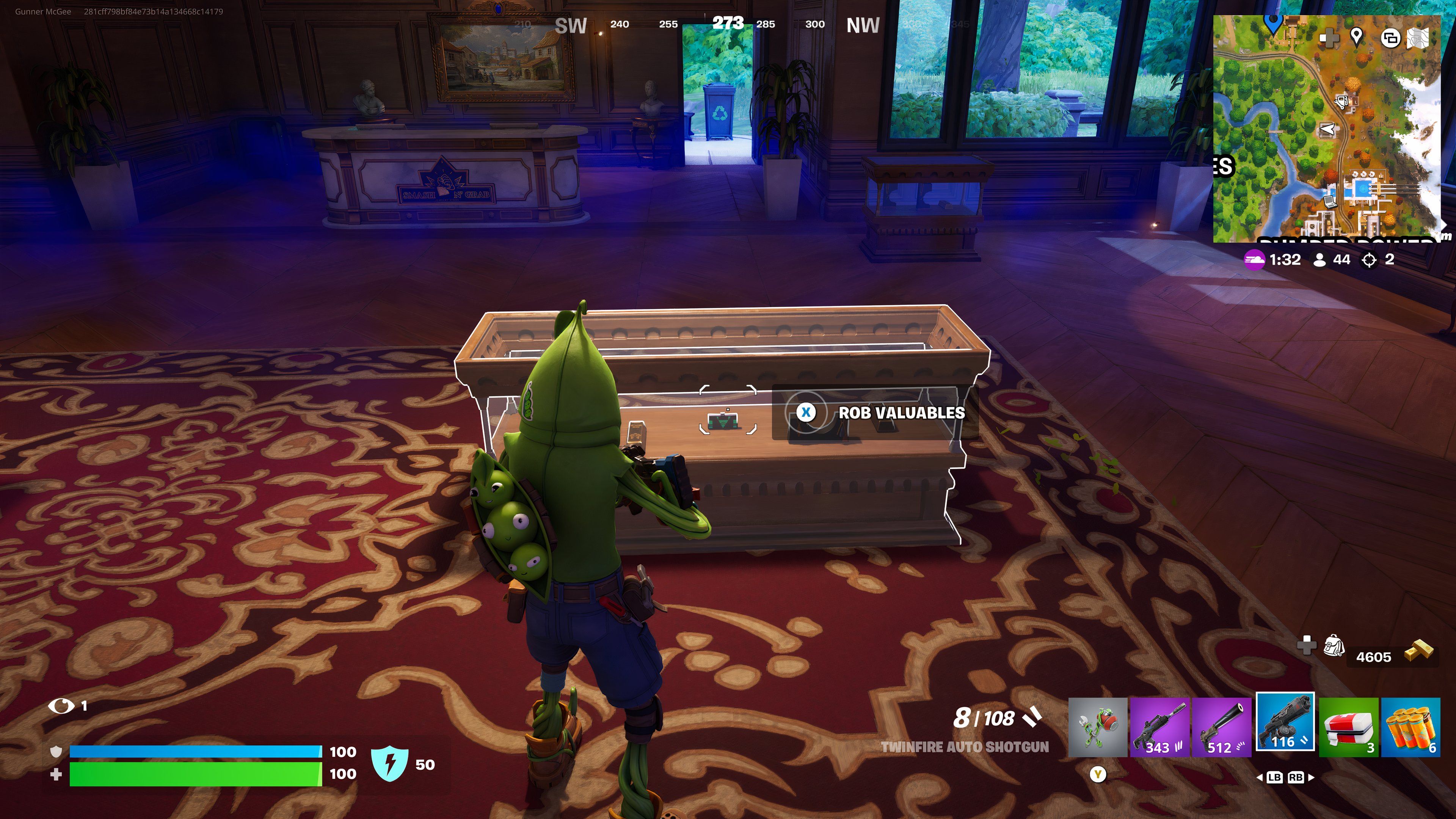Viewport: 1456px width, 819px height.
Task: Select the Twinfire Auto Shotgun slot
Action: click(x=1285, y=722)
